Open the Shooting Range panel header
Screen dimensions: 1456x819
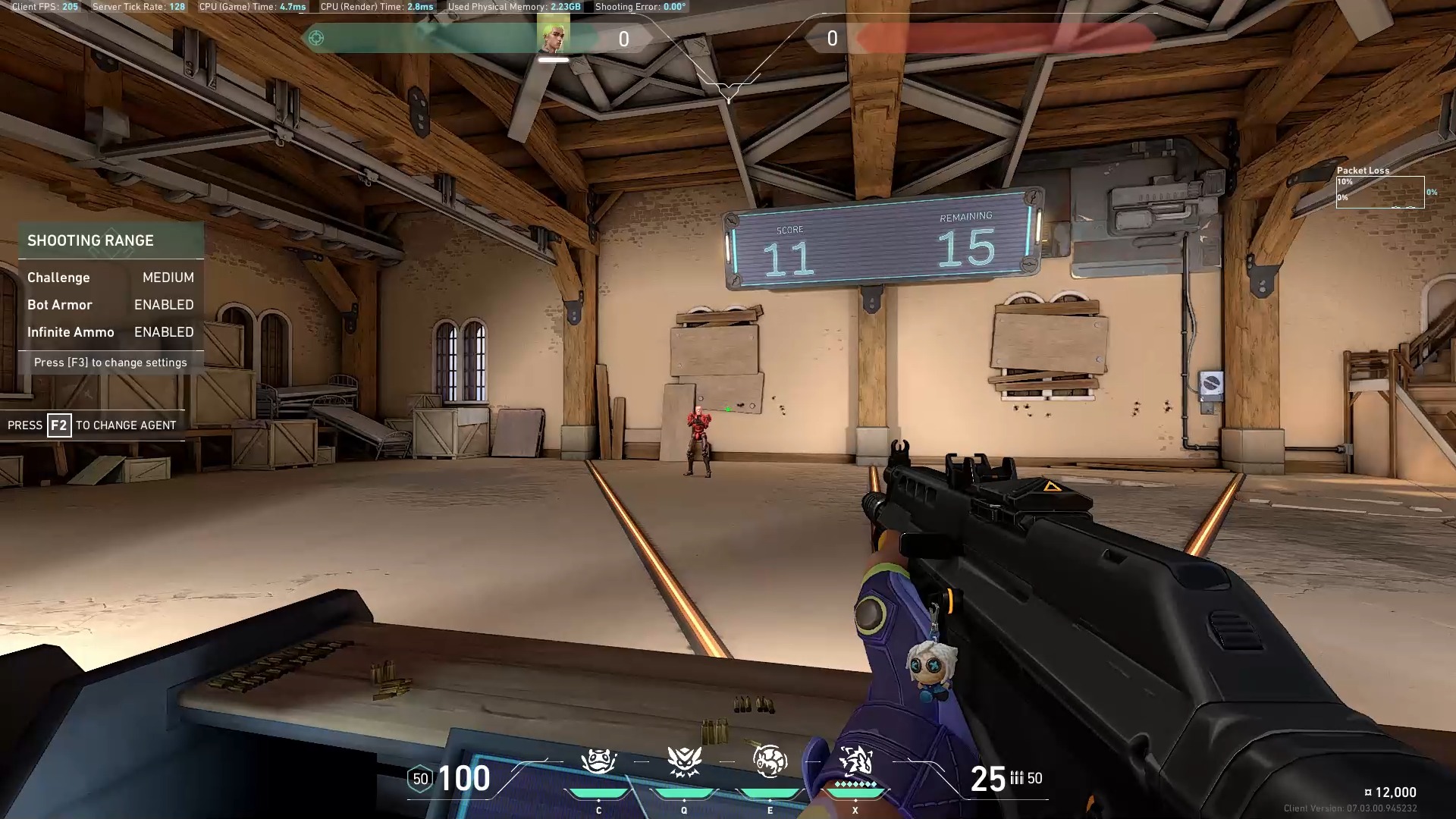click(111, 240)
